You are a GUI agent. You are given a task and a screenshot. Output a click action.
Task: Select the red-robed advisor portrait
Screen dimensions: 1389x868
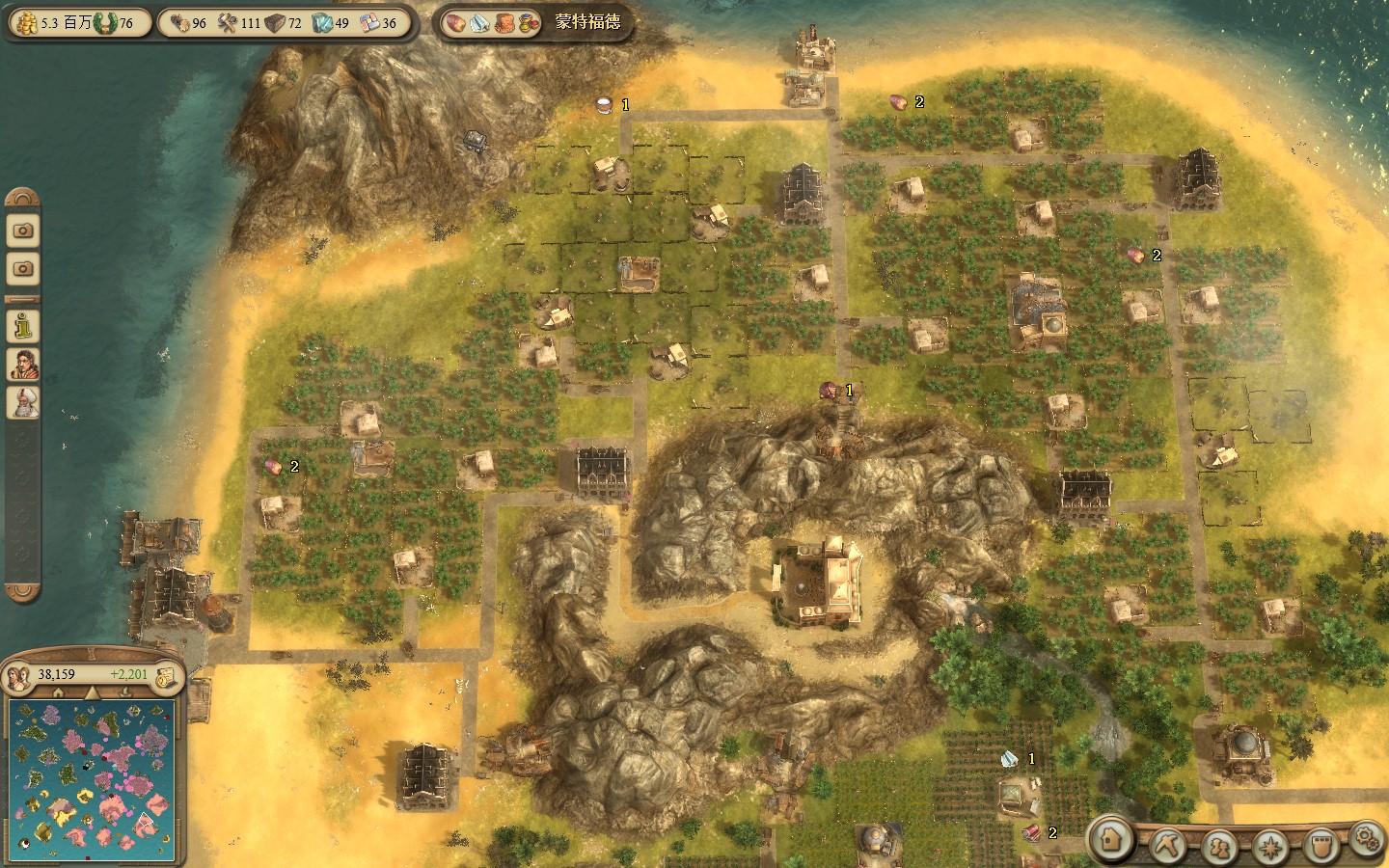23,363
